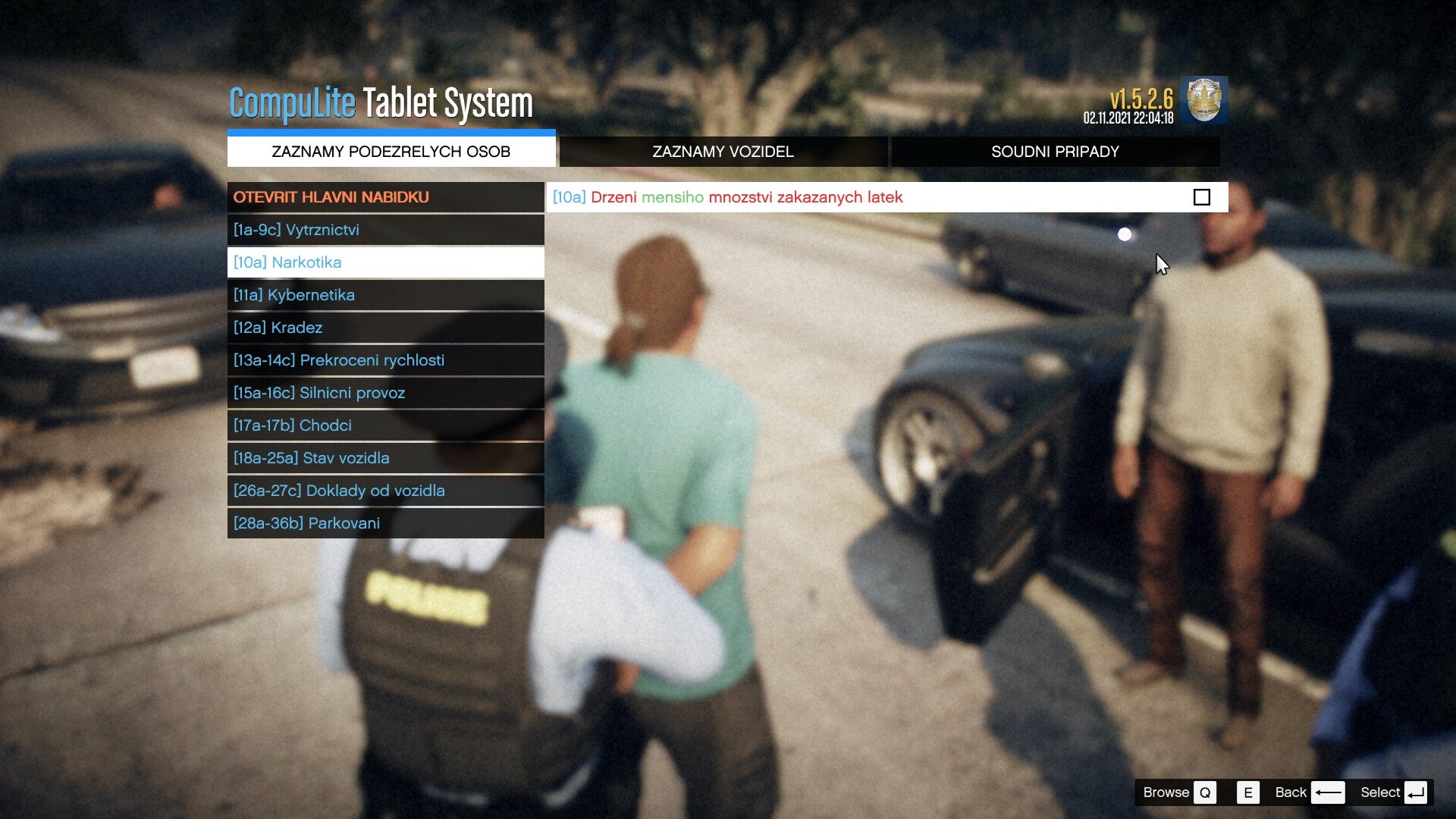Select the Silnicni provoz category
Image resolution: width=1456 pixels, height=819 pixels.
385,393
